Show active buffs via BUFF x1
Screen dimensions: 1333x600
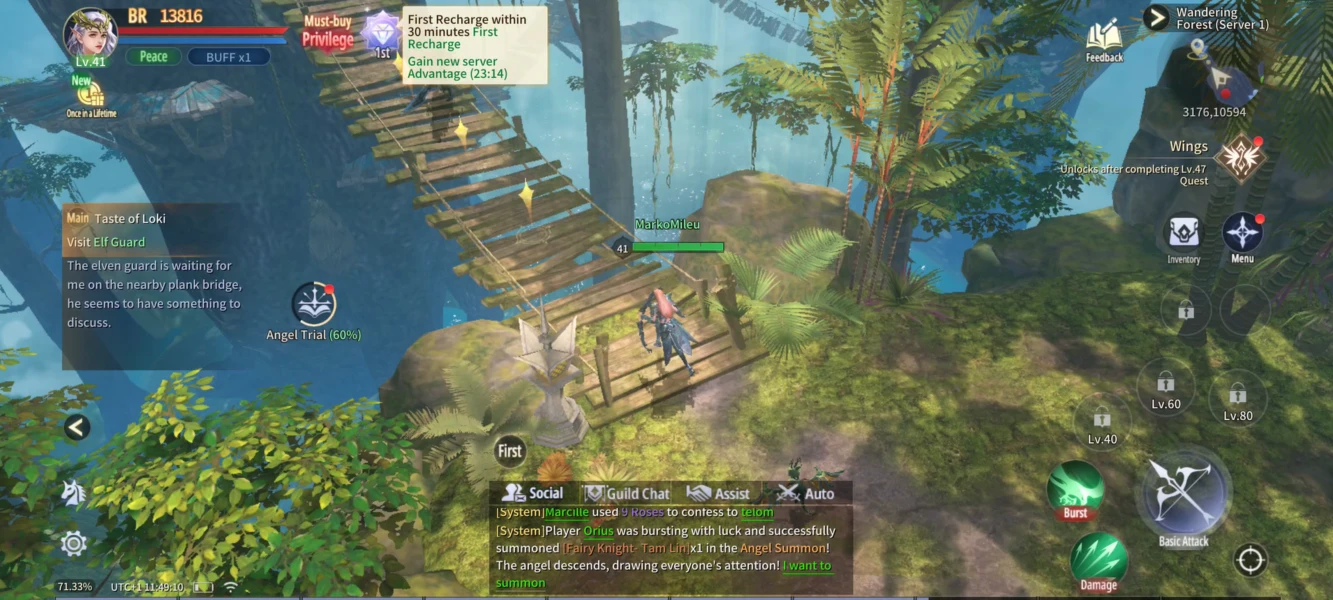coord(228,57)
